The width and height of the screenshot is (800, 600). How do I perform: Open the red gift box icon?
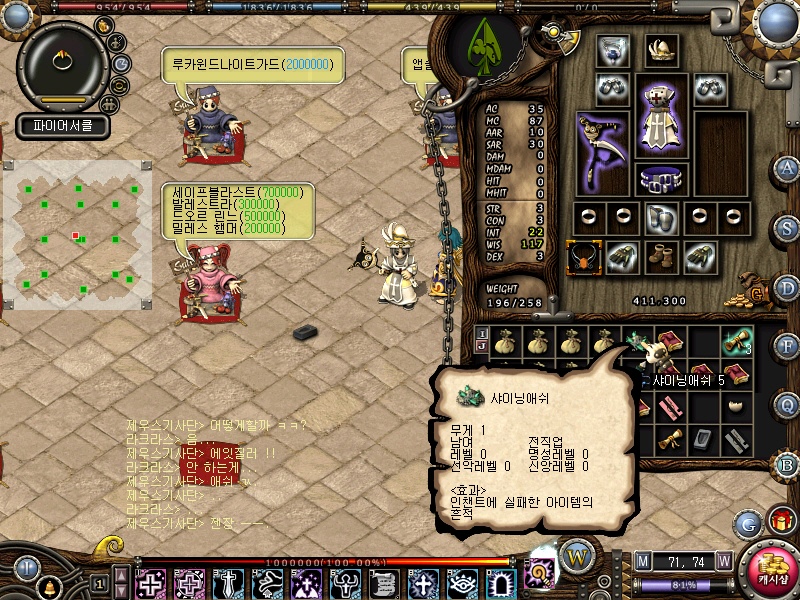click(x=780, y=521)
